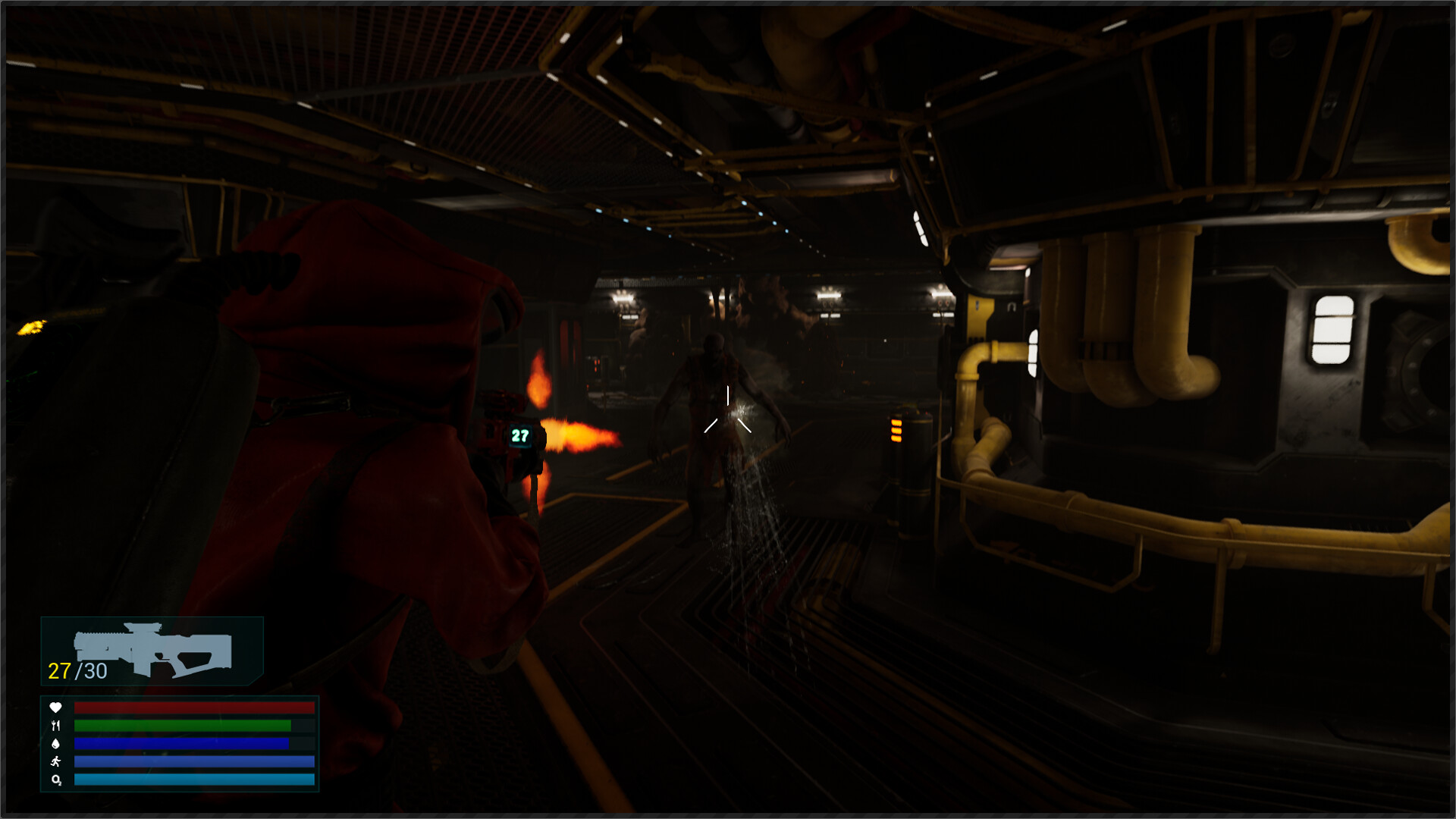This screenshot has width=1456, height=819.
Task: Click the red health progress bar
Action: pos(193,707)
